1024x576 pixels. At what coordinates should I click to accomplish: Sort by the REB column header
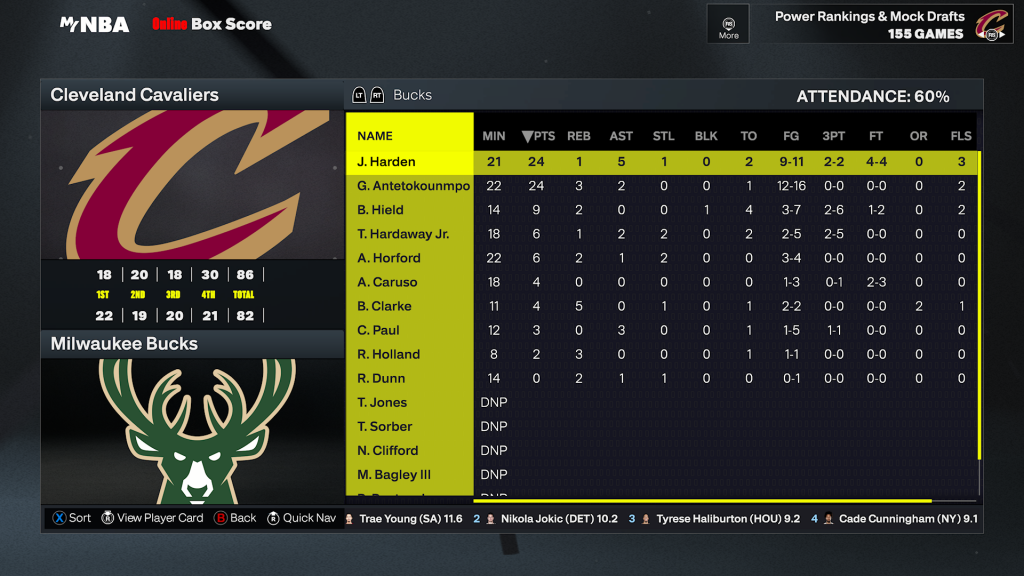click(579, 136)
